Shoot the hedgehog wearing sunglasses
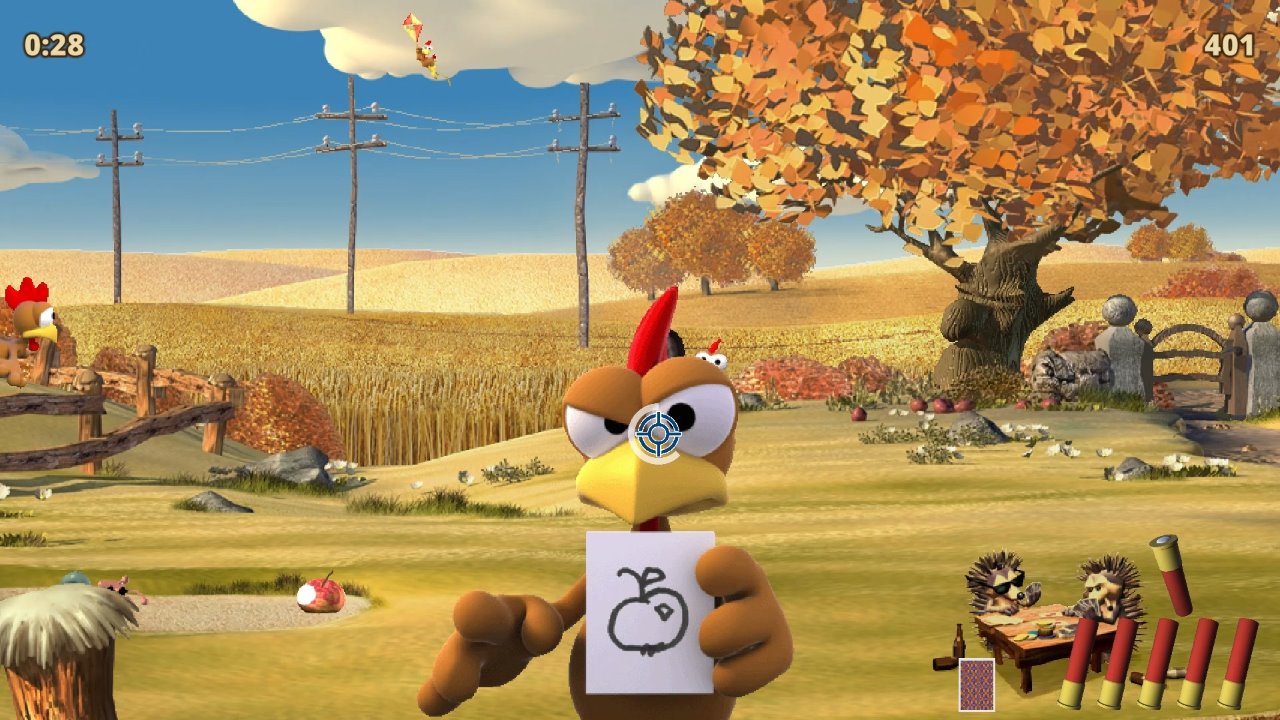This screenshot has height=720, width=1280. (1001, 585)
